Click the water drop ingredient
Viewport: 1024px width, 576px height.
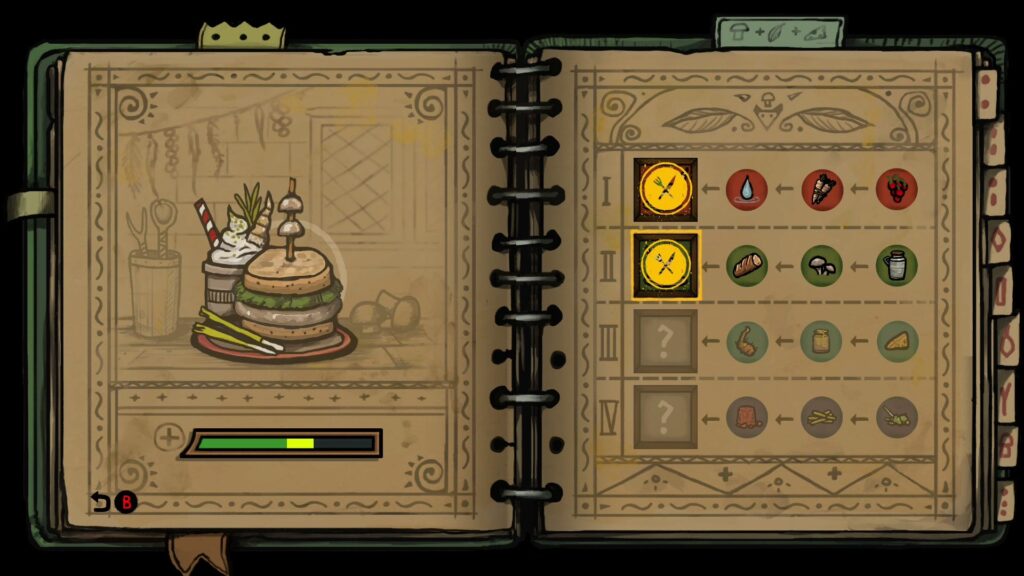tap(747, 189)
